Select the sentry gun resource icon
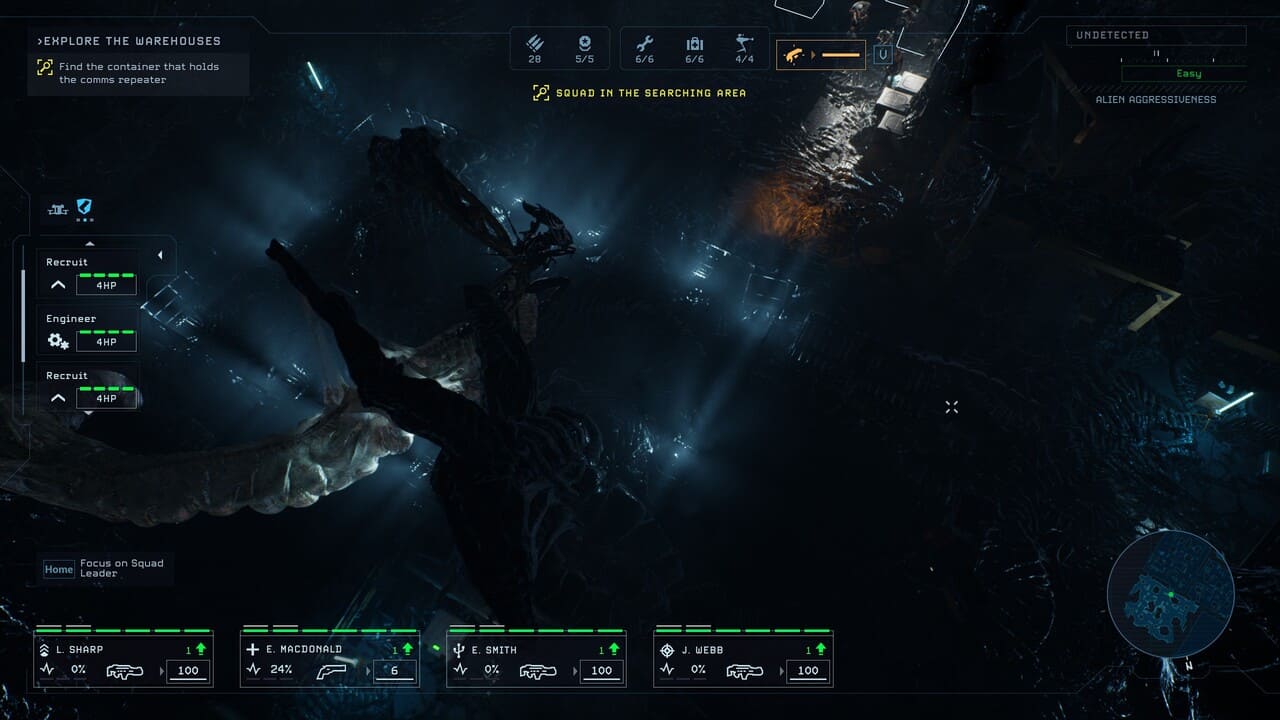 click(x=744, y=44)
